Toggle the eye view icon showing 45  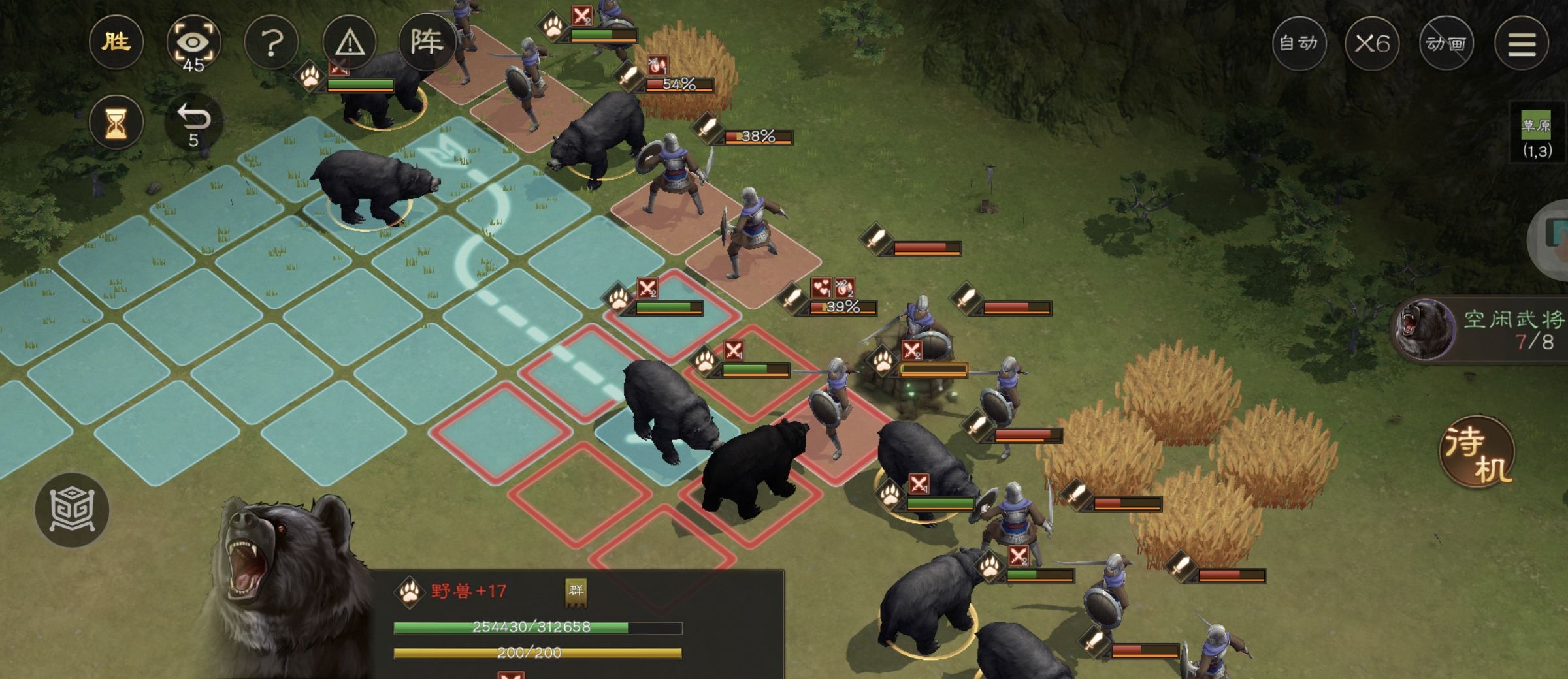coord(193,44)
